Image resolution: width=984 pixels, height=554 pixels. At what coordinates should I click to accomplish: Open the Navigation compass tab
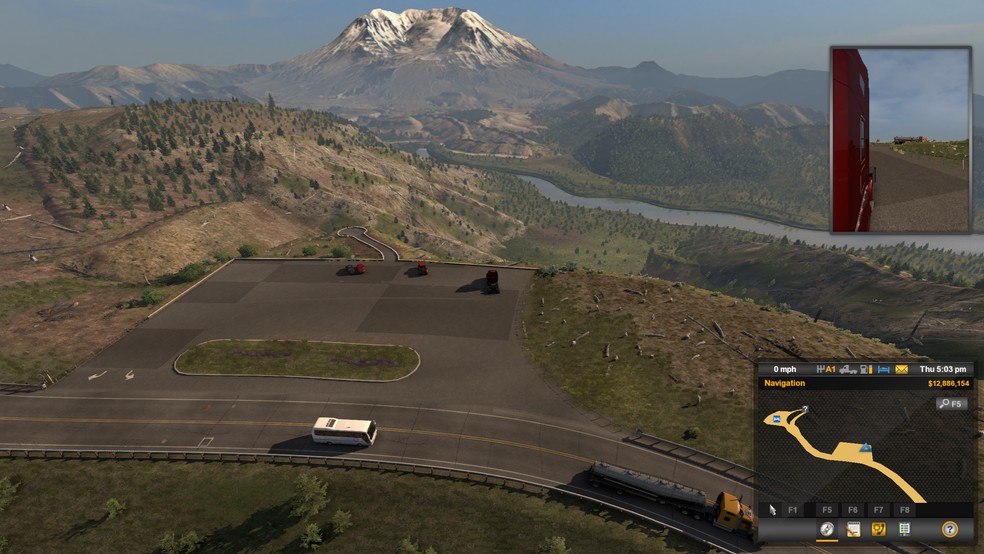tap(827, 529)
